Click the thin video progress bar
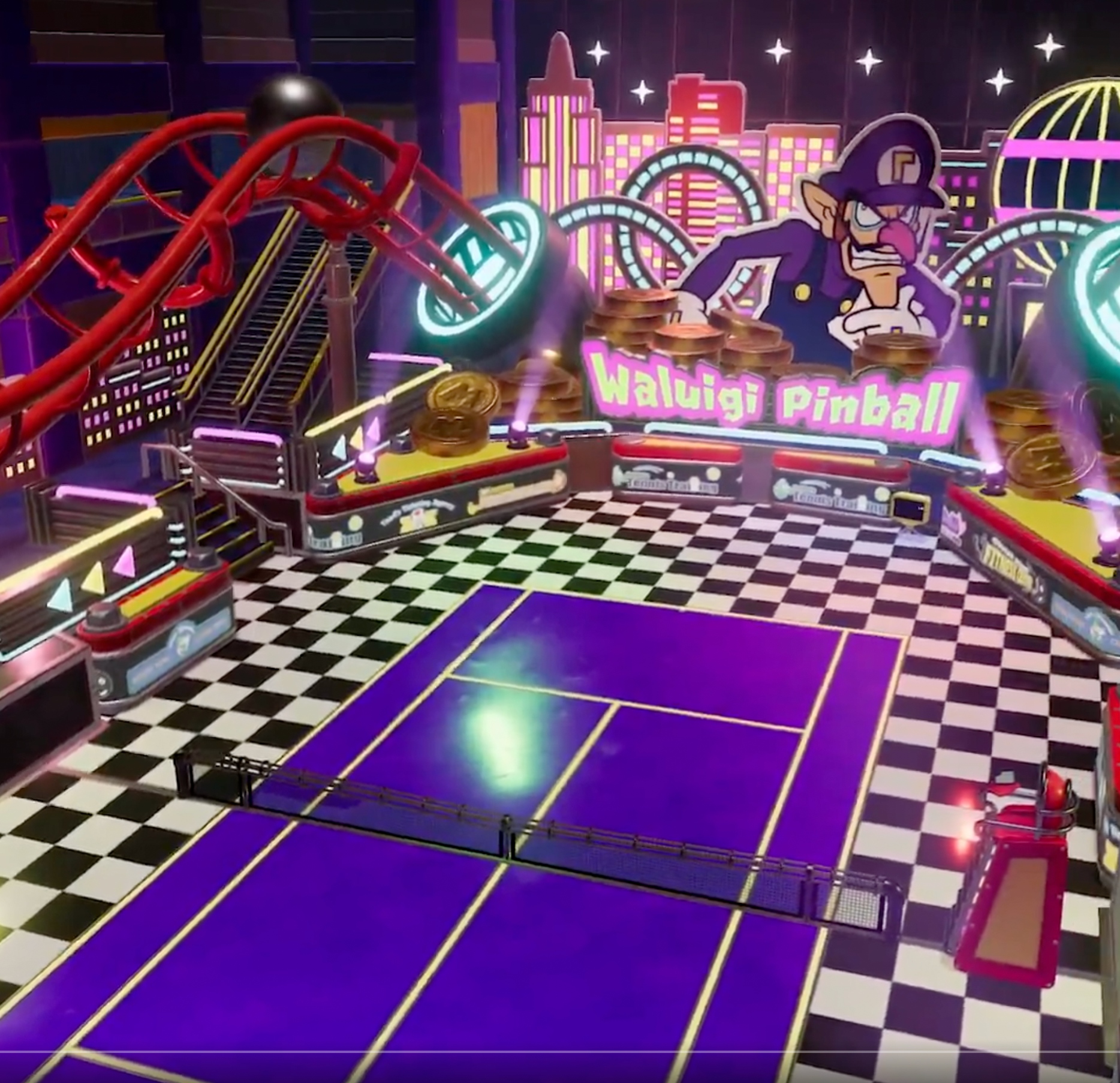This screenshot has height=1083, width=1120. 560,1051
